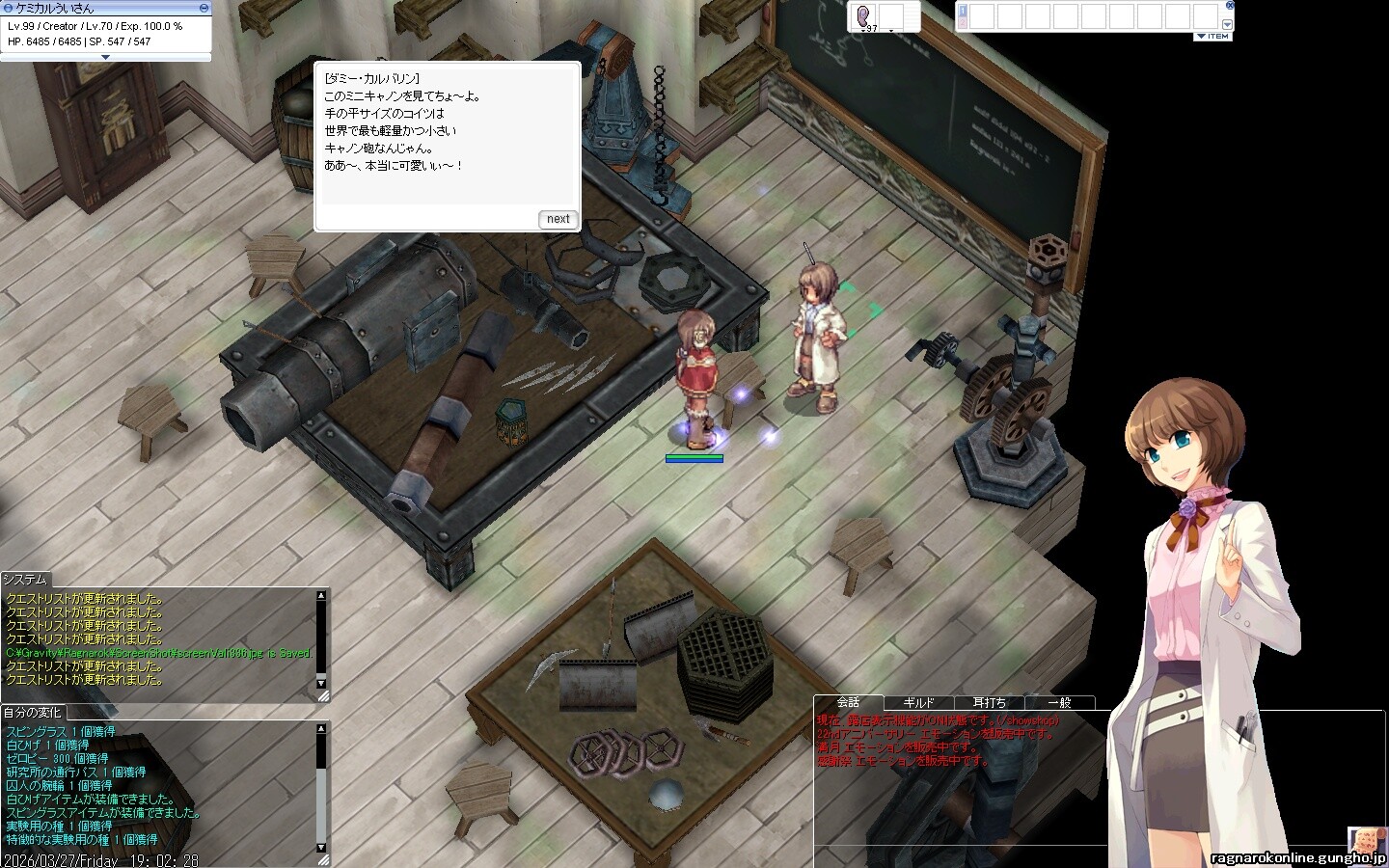Select hotbar page 1
Viewport: 1389px width, 868px height.
point(962,10)
